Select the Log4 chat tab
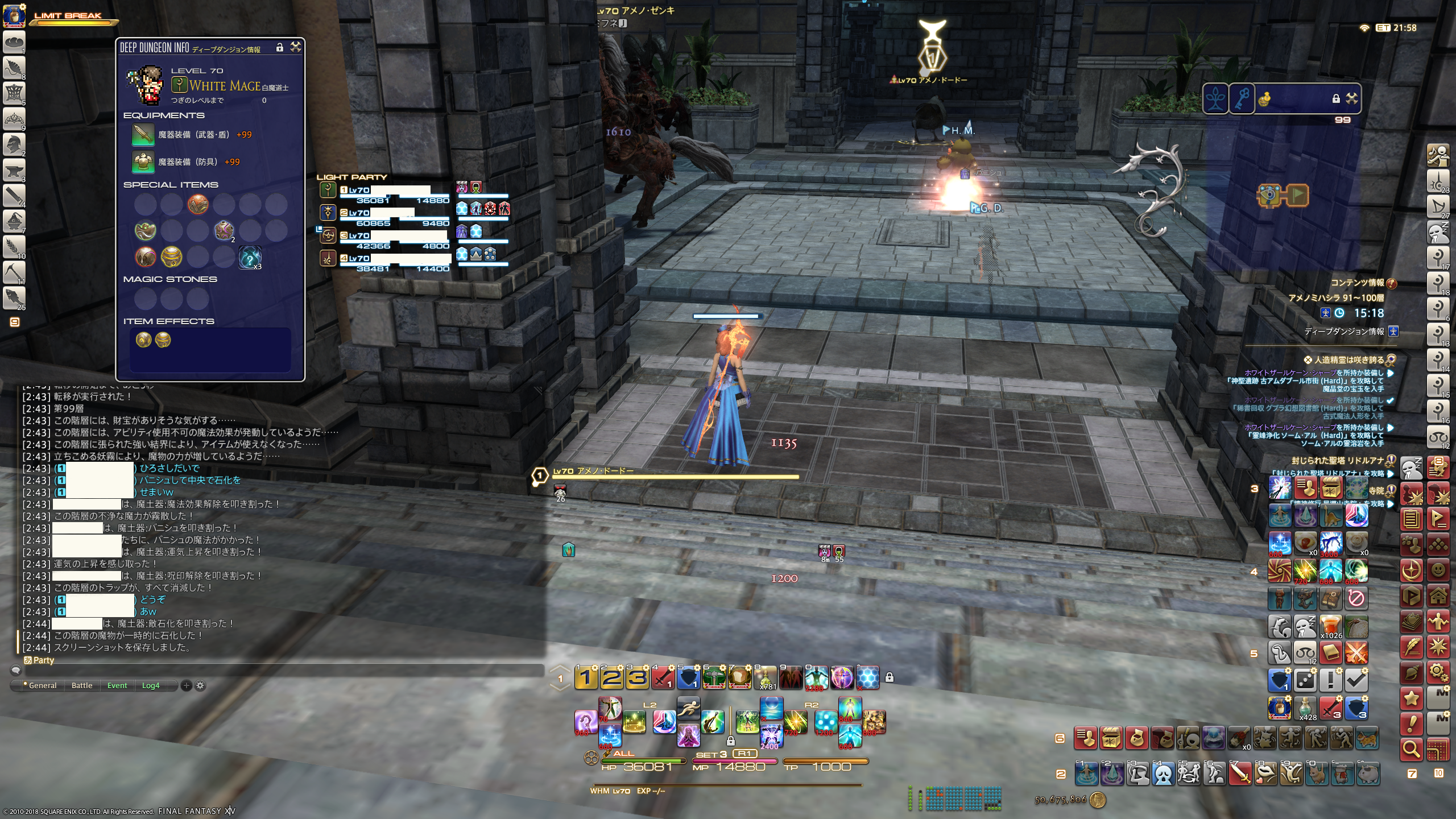Image resolution: width=1456 pixels, height=819 pixels. pos(151,685)
